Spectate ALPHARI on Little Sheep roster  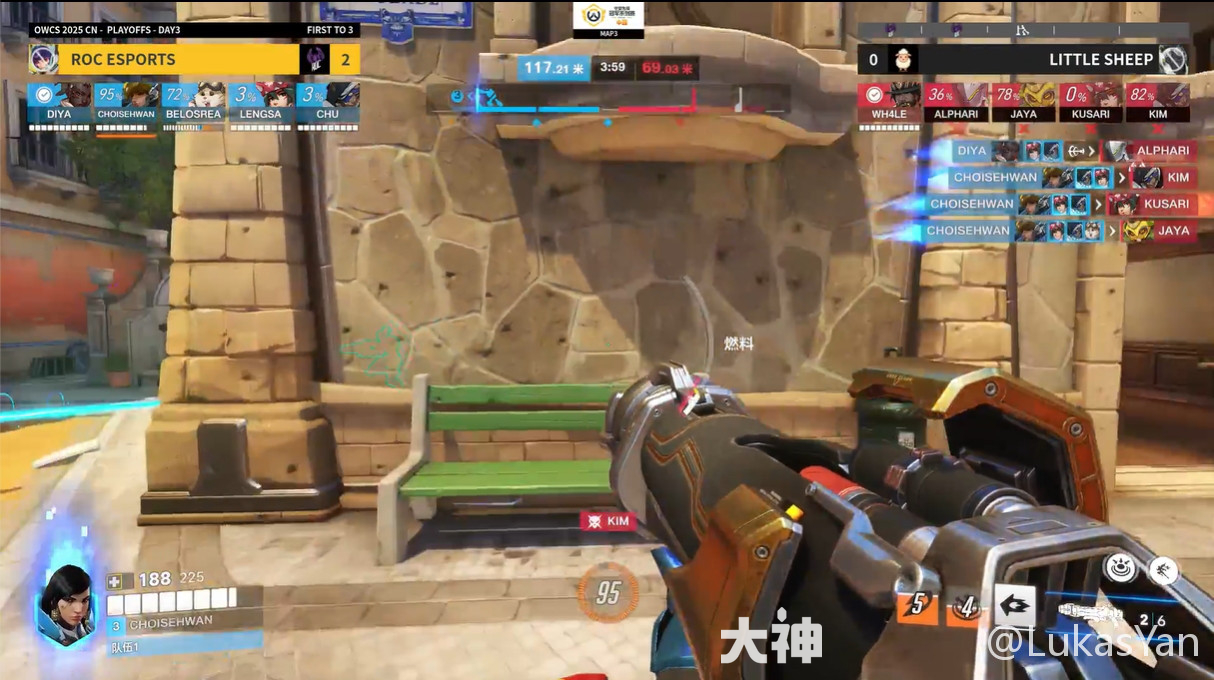pos(956,102)
